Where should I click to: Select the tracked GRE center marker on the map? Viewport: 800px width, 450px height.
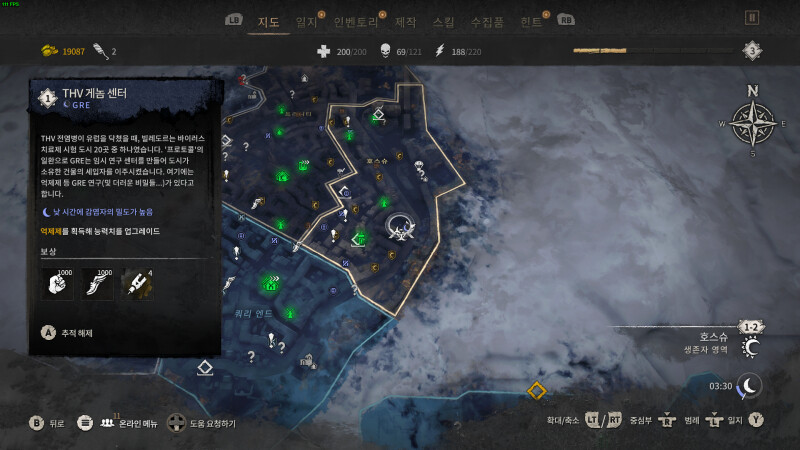tap(402, 228)
